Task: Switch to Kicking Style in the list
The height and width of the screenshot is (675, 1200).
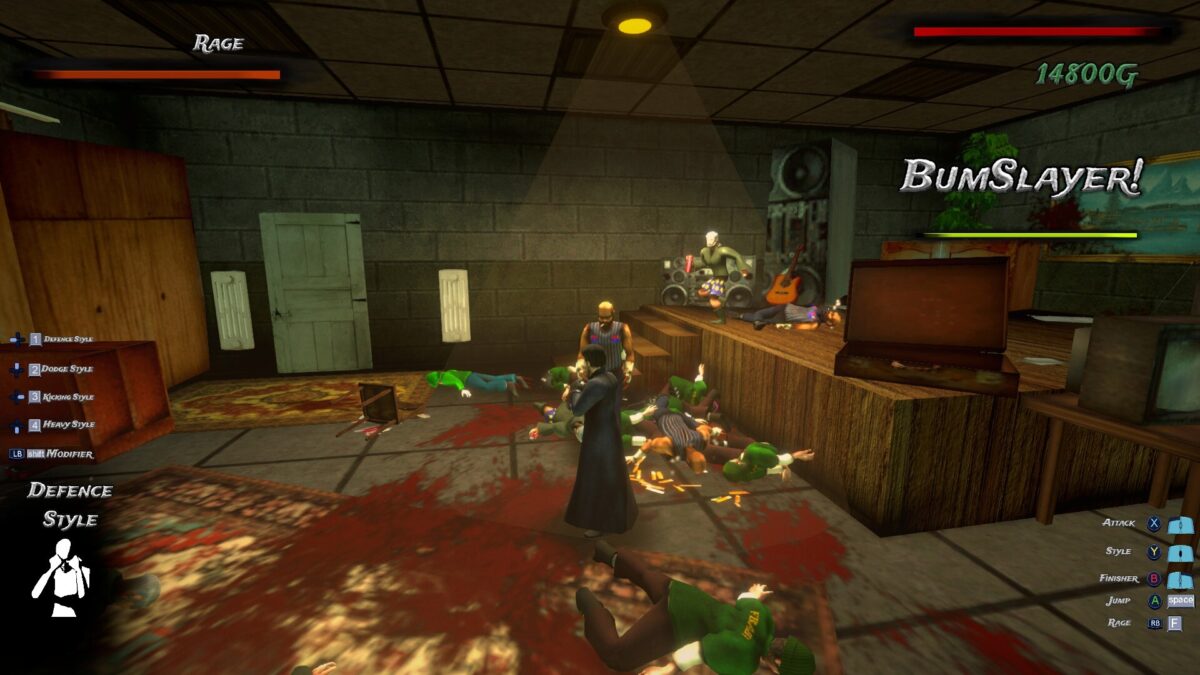Action: (x=67, y=397)
